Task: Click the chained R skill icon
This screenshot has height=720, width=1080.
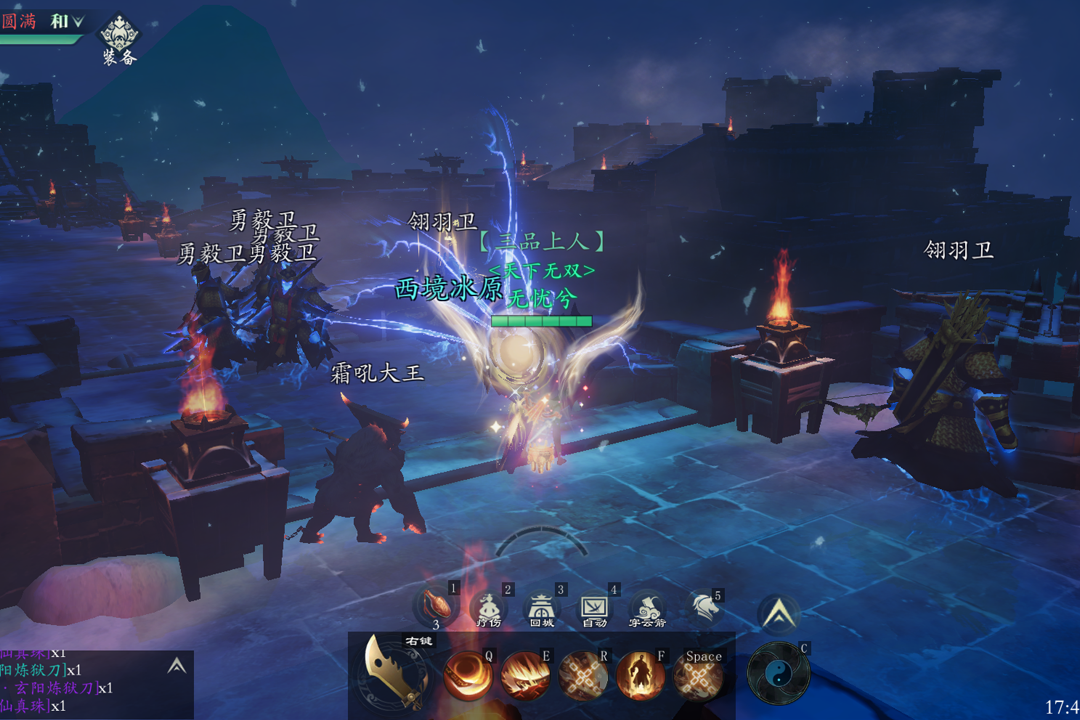Action: click(x=582, y=675)
